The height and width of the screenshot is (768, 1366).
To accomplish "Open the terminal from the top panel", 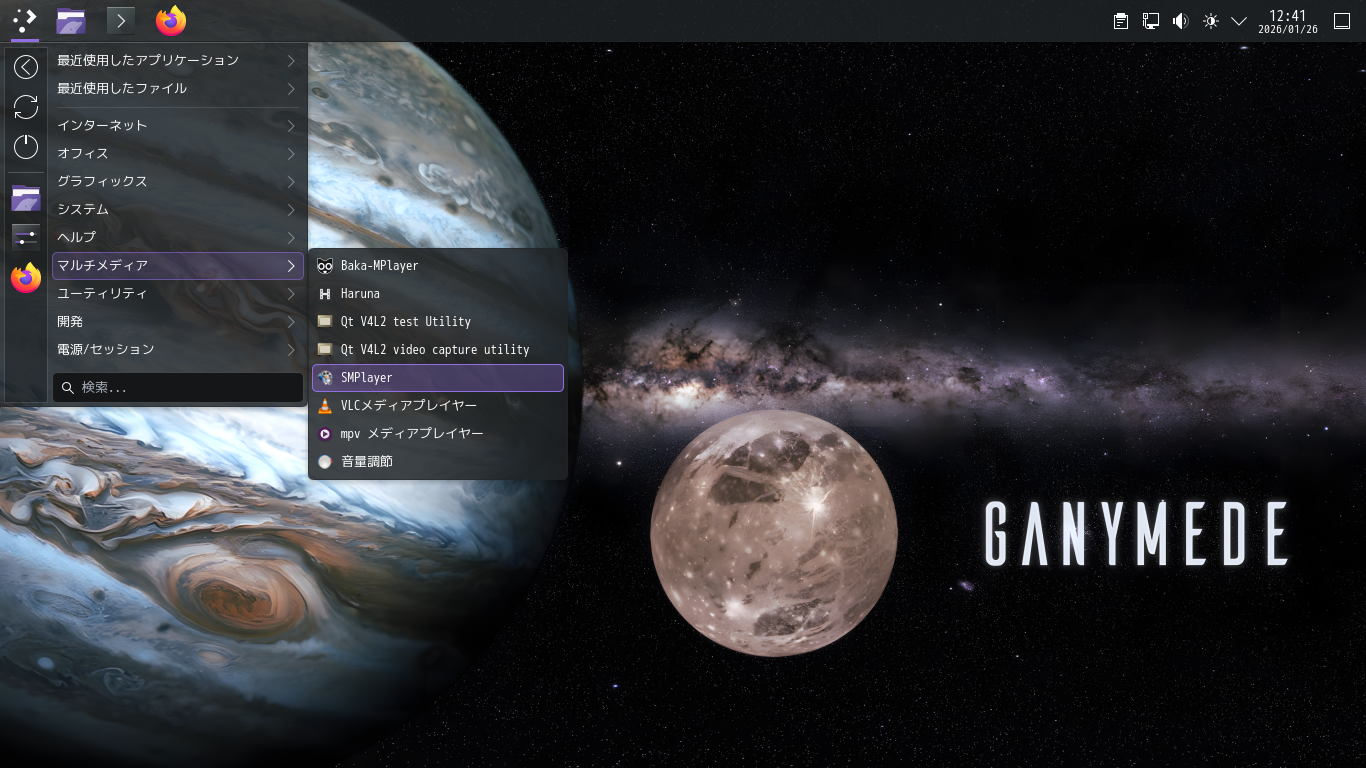I will click(121, 20).
